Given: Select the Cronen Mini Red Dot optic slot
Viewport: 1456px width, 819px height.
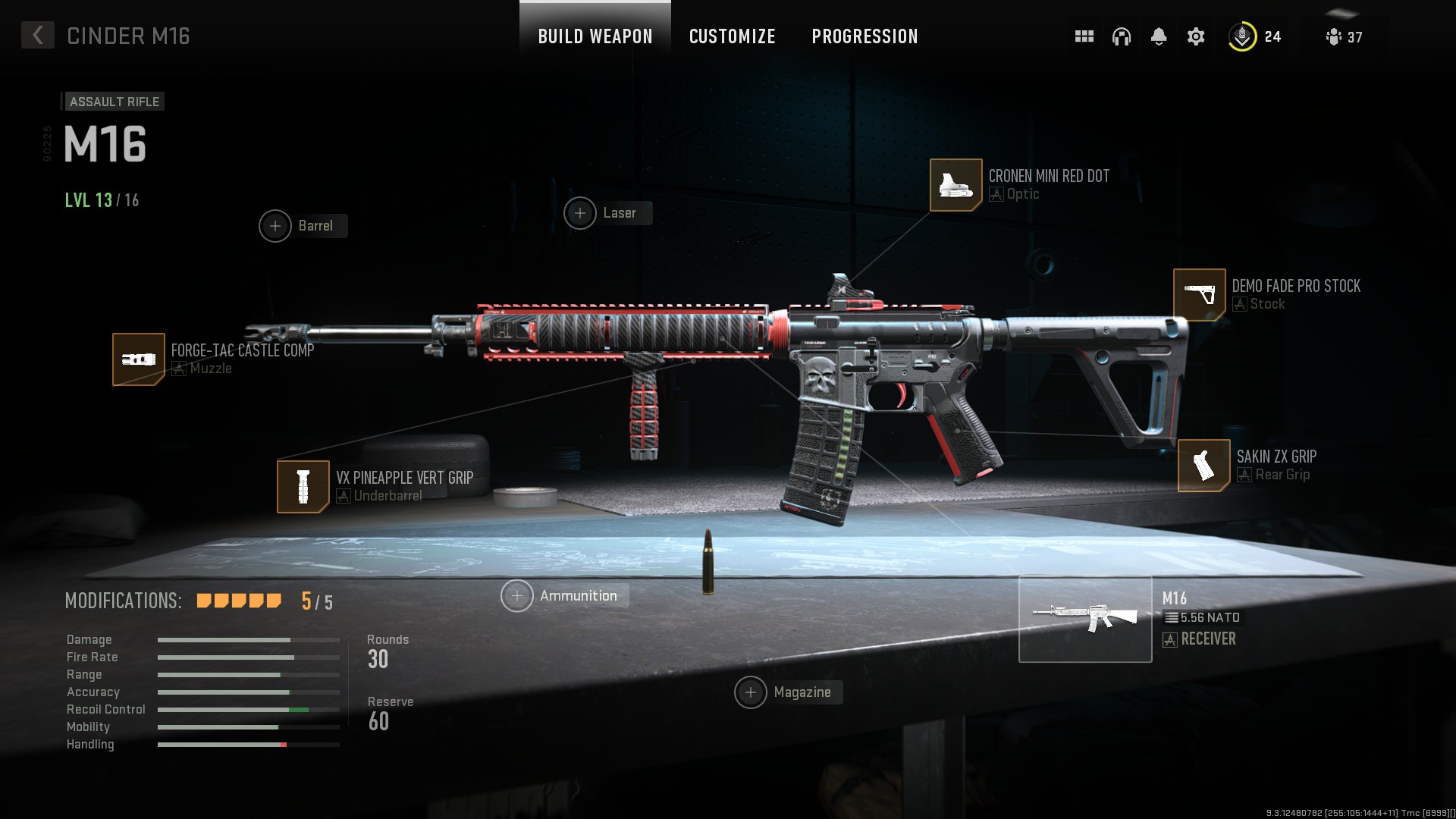Looking at the screenshot, I should coord(955,184).
